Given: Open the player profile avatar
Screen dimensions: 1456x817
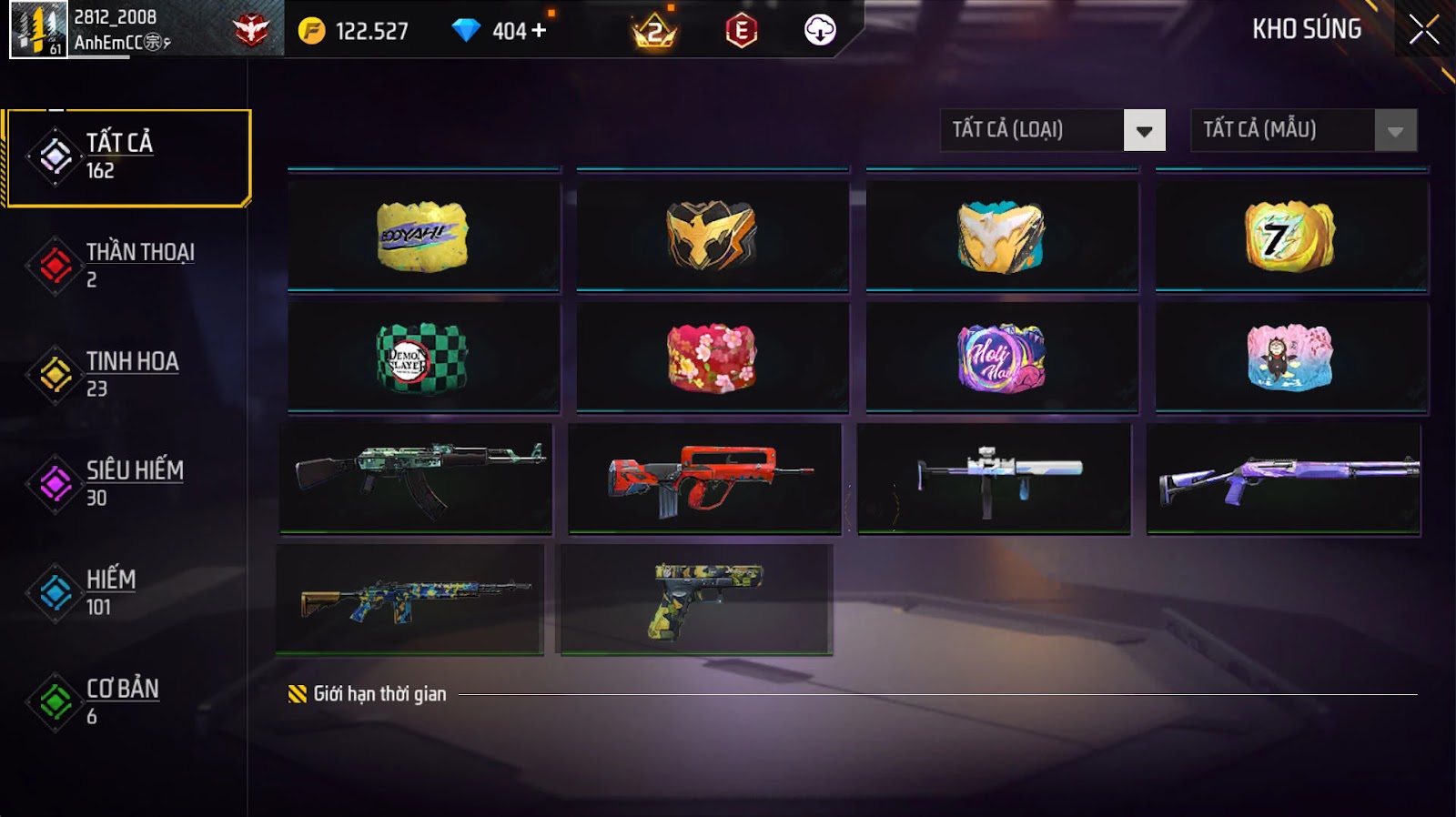Looking at the screenshot, I should [x=38, y=29].
